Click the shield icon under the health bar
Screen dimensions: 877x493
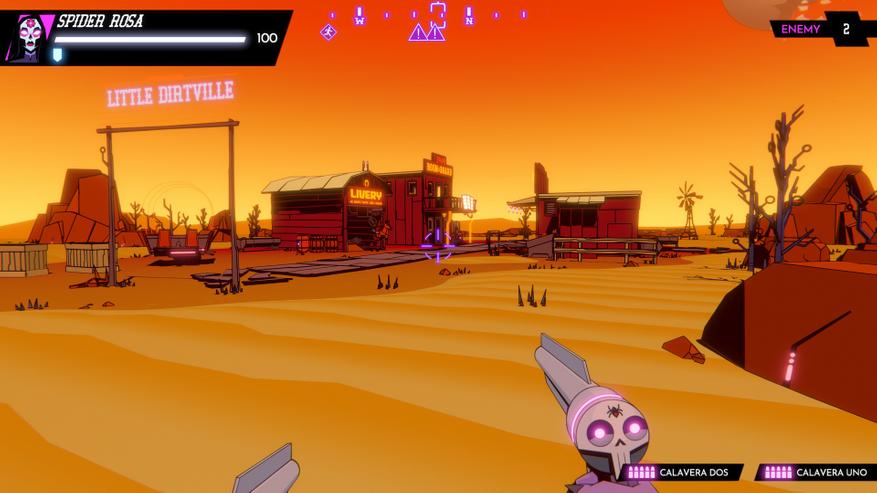57,55
